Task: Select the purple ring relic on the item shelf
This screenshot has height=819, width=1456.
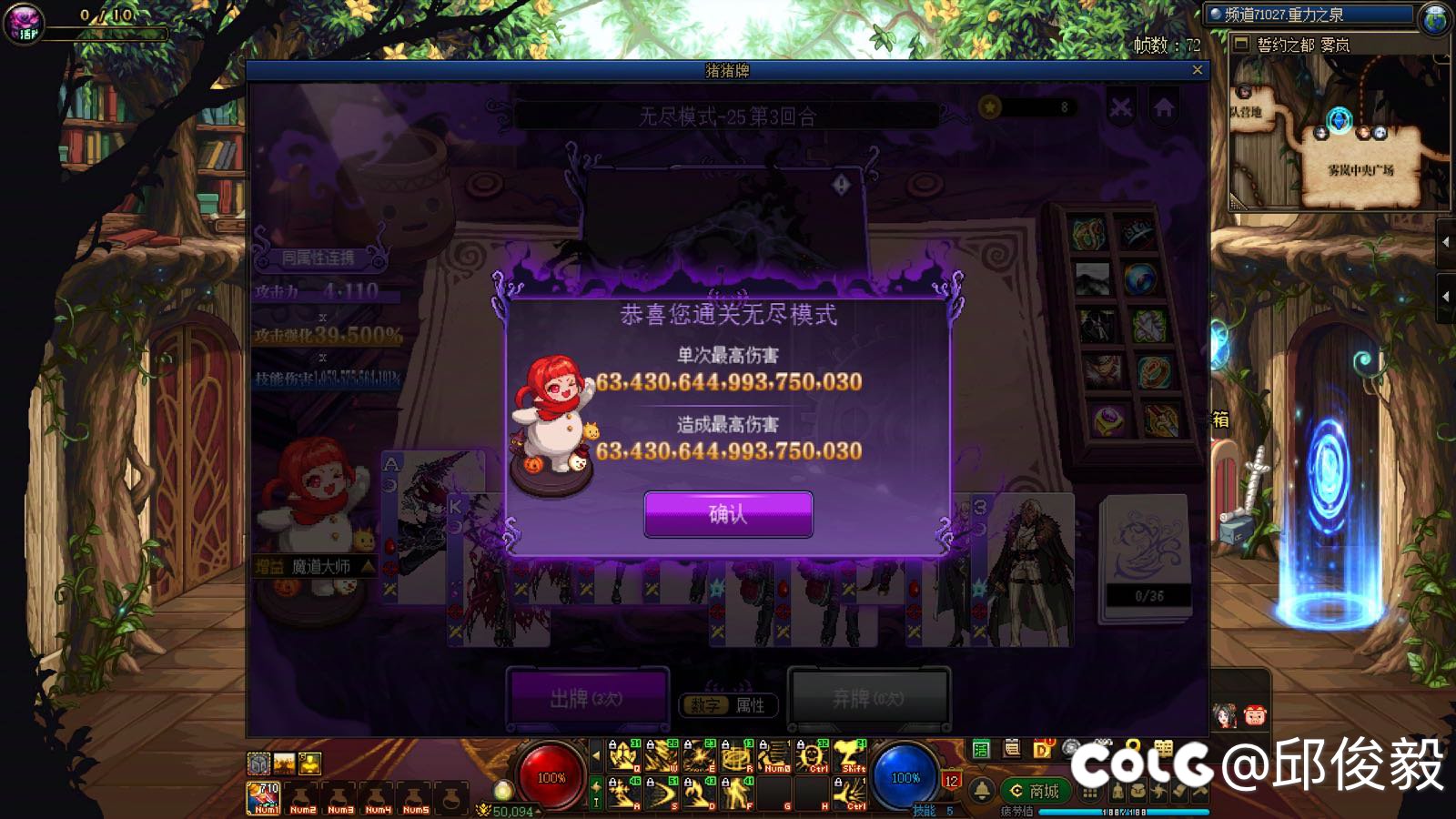Action: (1108, 420)
